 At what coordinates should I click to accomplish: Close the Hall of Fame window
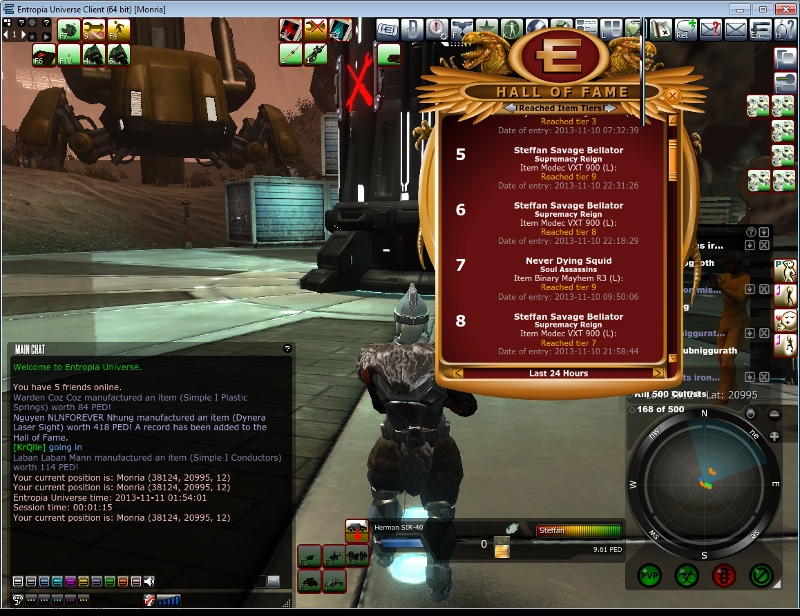pyautogui.click(x=673, y=95)
